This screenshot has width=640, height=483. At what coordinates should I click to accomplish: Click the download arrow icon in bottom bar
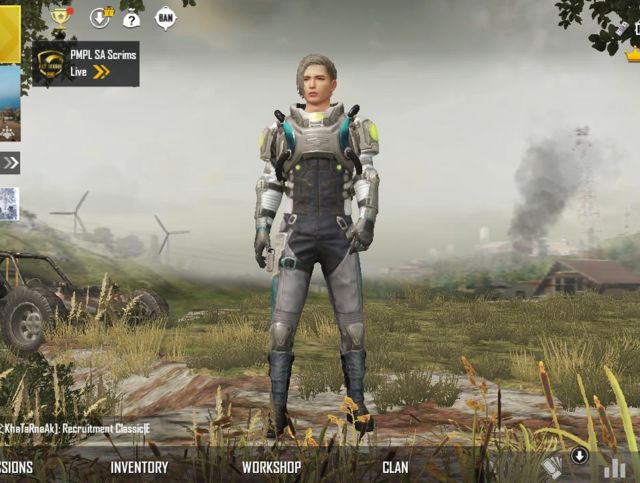pos(579,456)
